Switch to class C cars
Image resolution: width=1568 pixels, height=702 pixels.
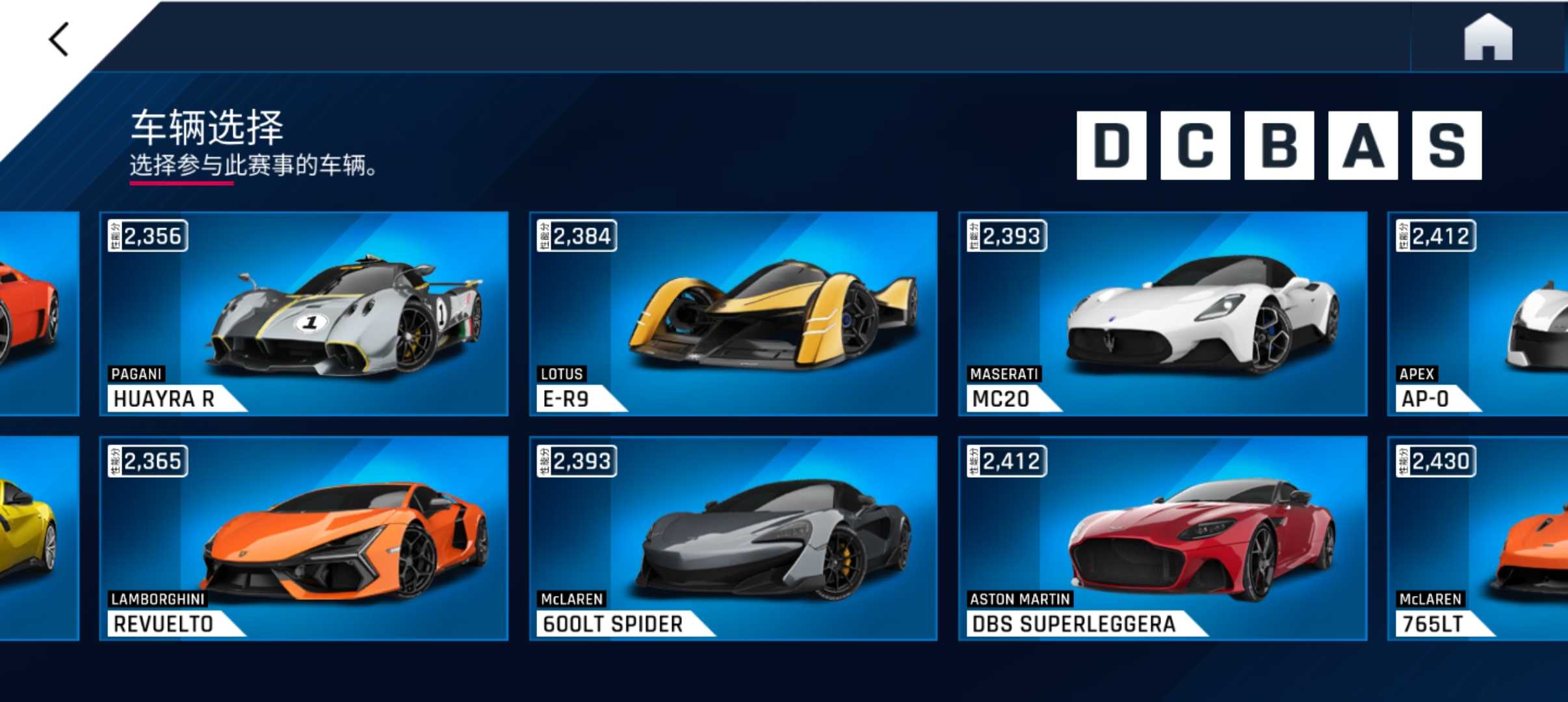(1195, 145)
